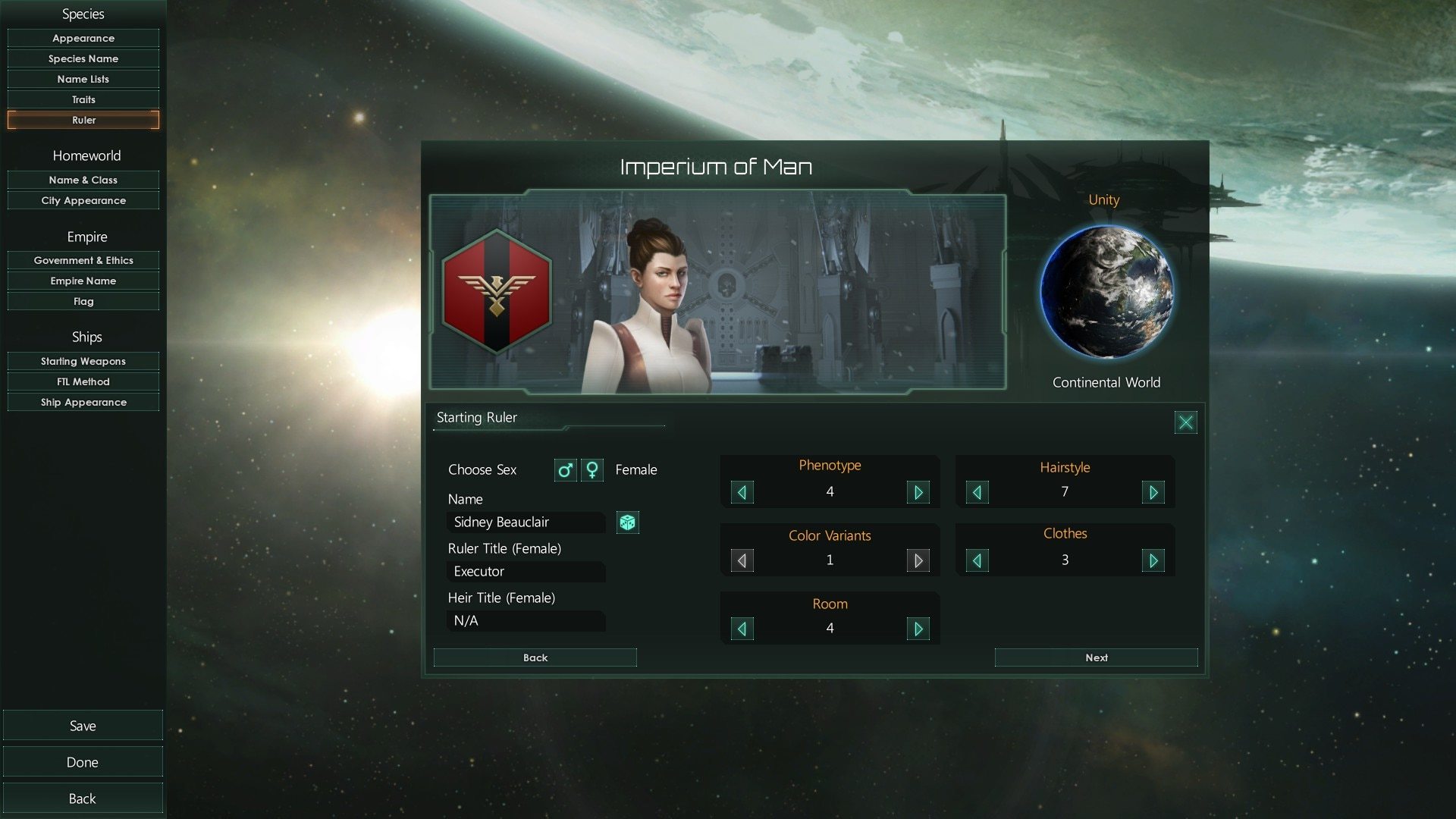Viewport: 1456px width, 819px height.
Task: Advance to next Phenotype option
Action: (x=918, y=493)
